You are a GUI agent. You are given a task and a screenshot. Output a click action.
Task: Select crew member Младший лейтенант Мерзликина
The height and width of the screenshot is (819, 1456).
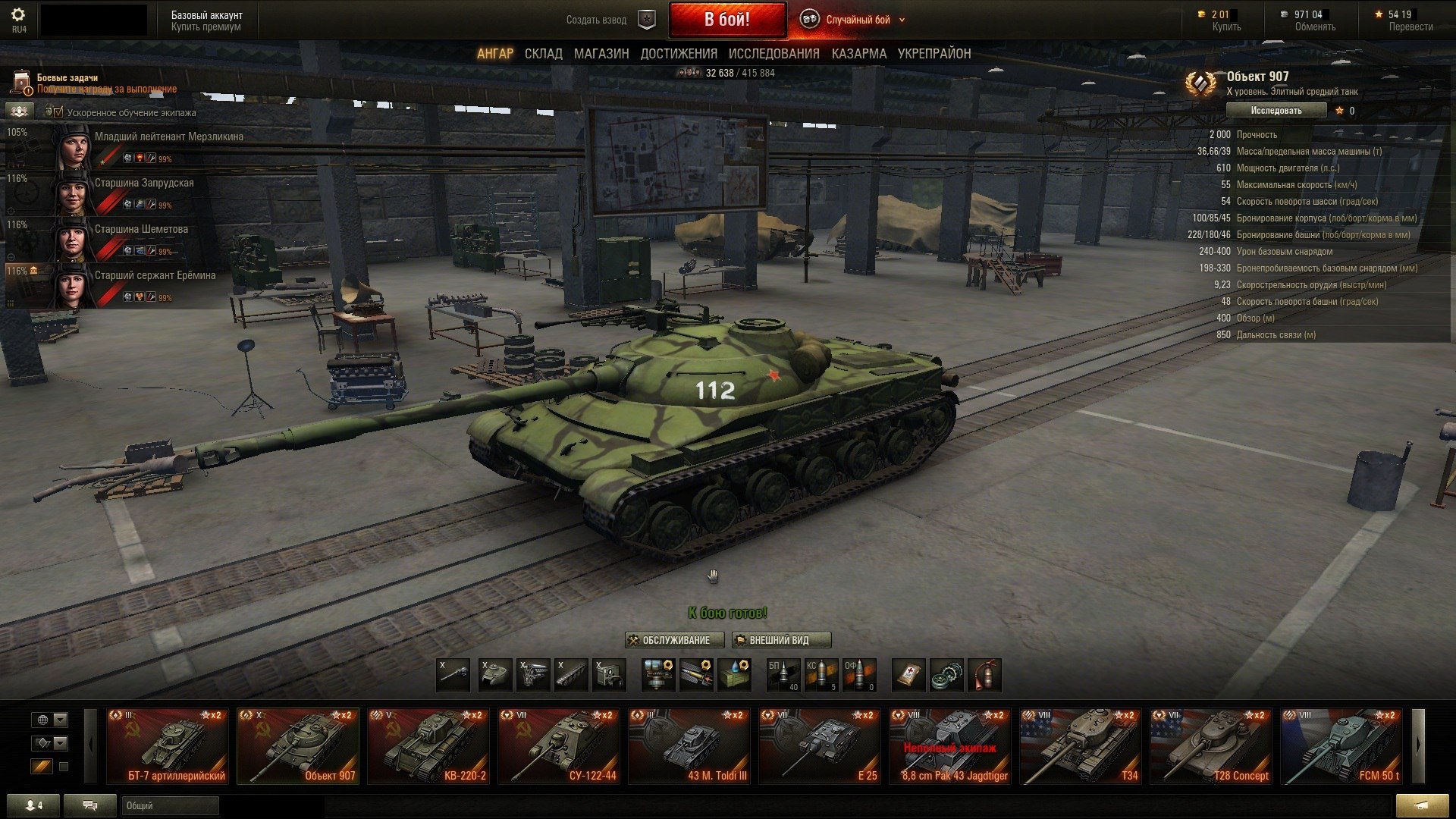click(168, 137)
